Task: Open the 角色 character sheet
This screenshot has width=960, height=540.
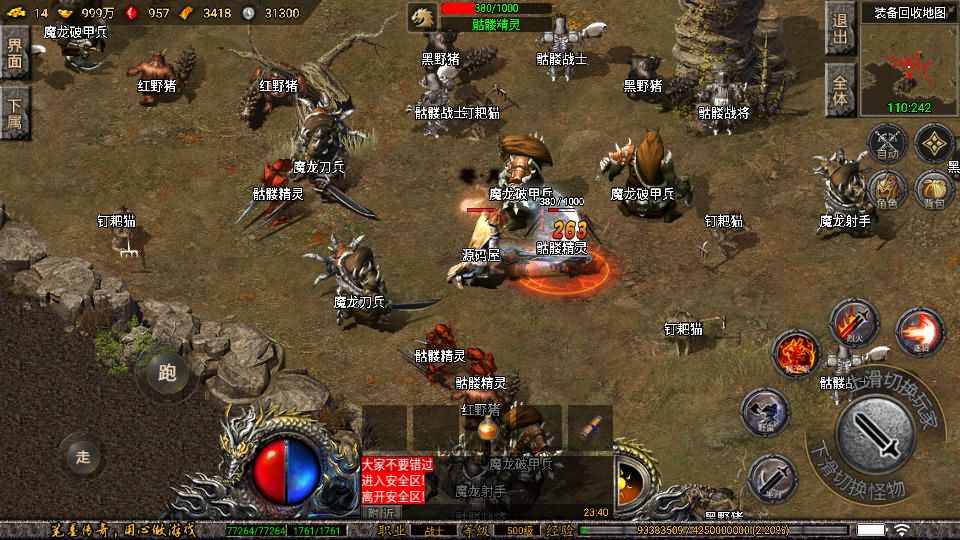Action: [887, 188]
